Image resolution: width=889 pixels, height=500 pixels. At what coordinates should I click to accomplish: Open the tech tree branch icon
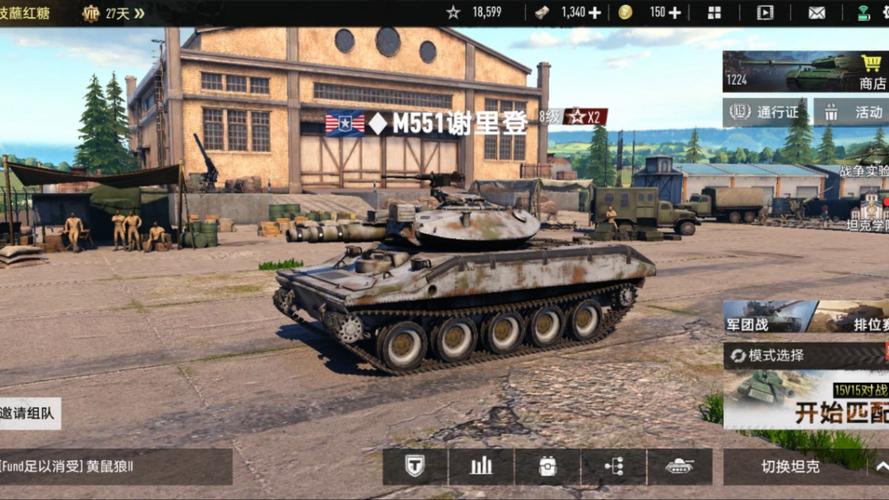(614, 466)
